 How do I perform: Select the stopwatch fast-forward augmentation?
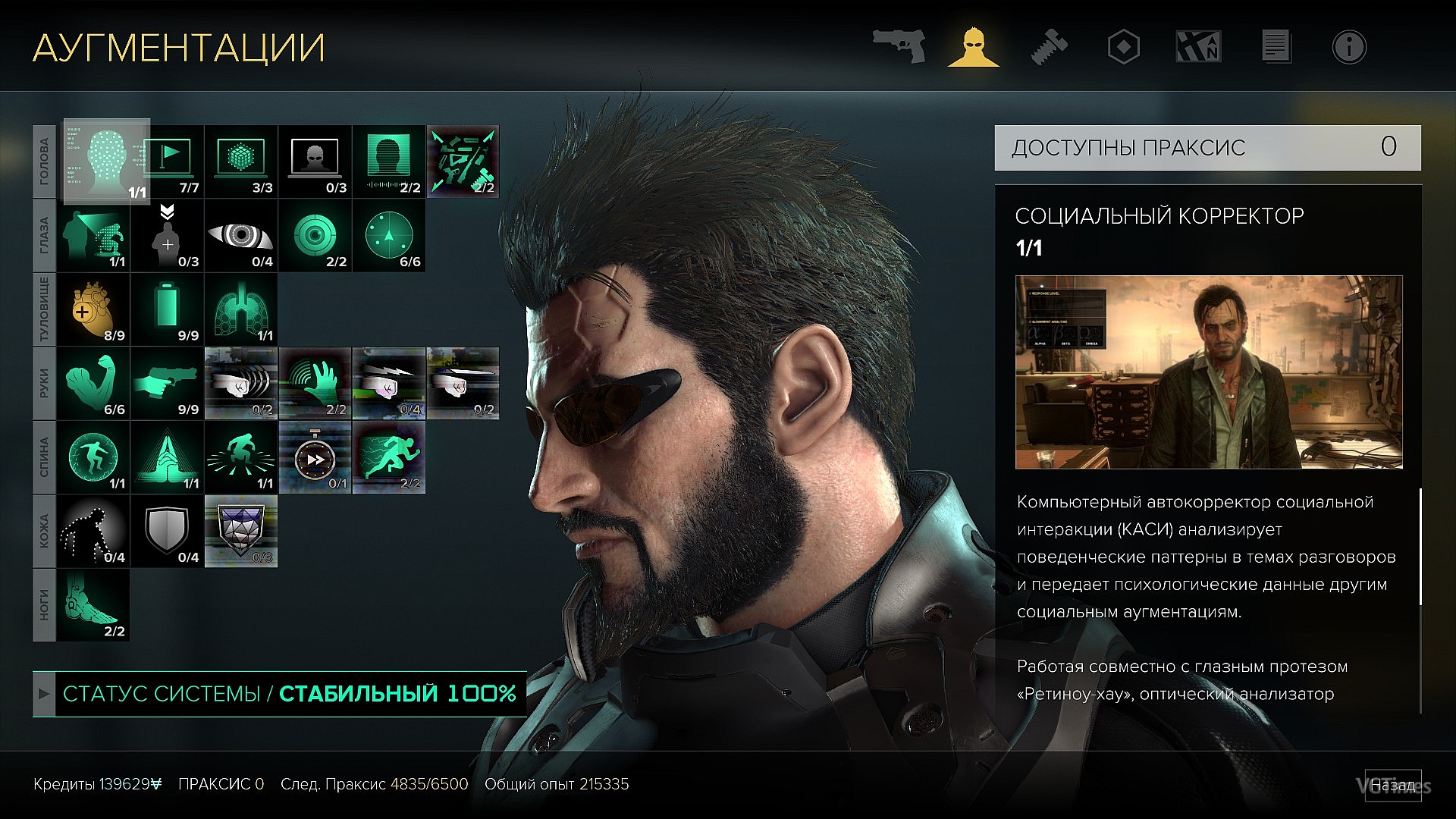click(315, 457)
